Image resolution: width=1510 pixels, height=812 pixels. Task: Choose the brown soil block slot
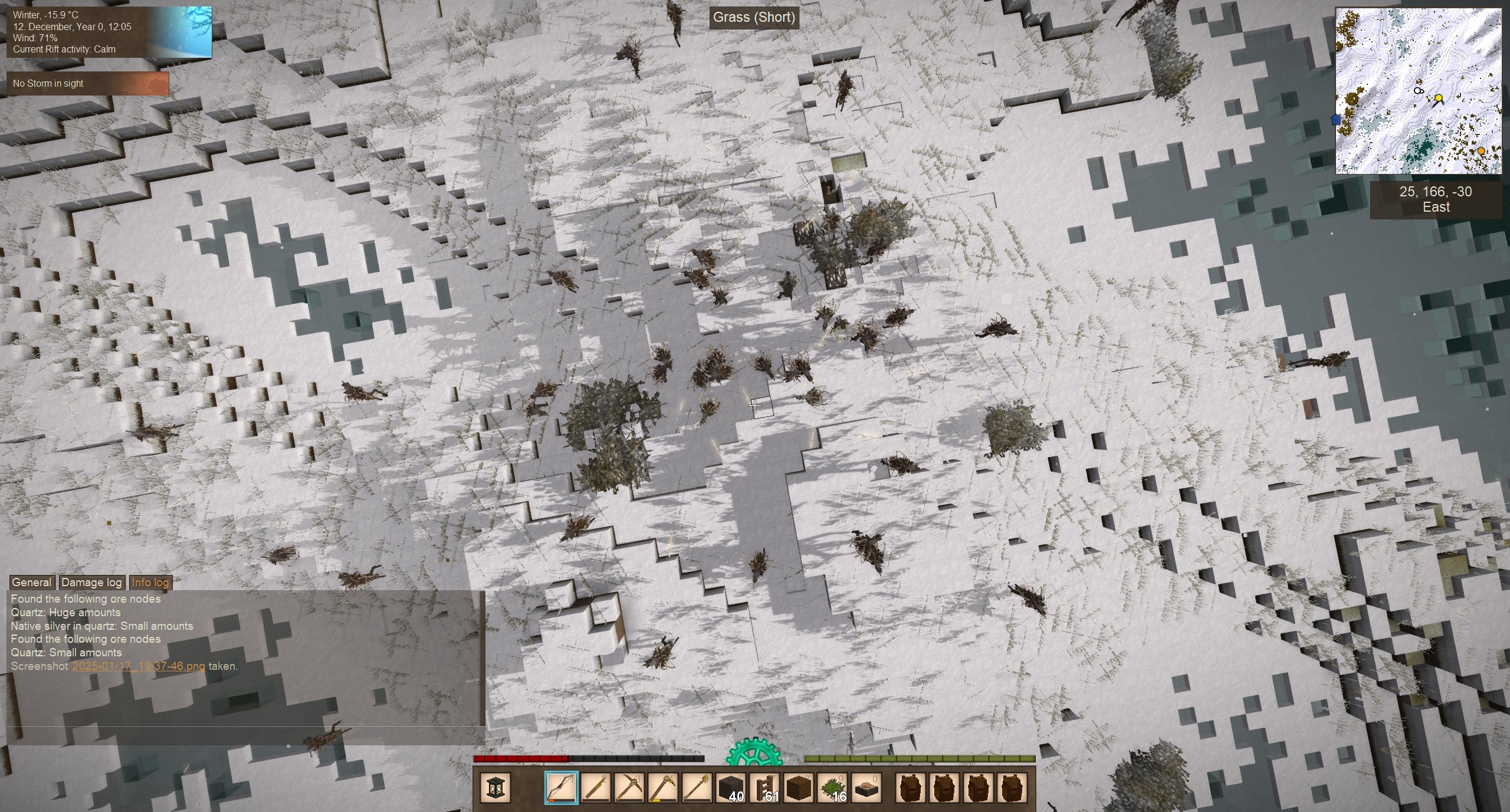[x=799, y=787]
